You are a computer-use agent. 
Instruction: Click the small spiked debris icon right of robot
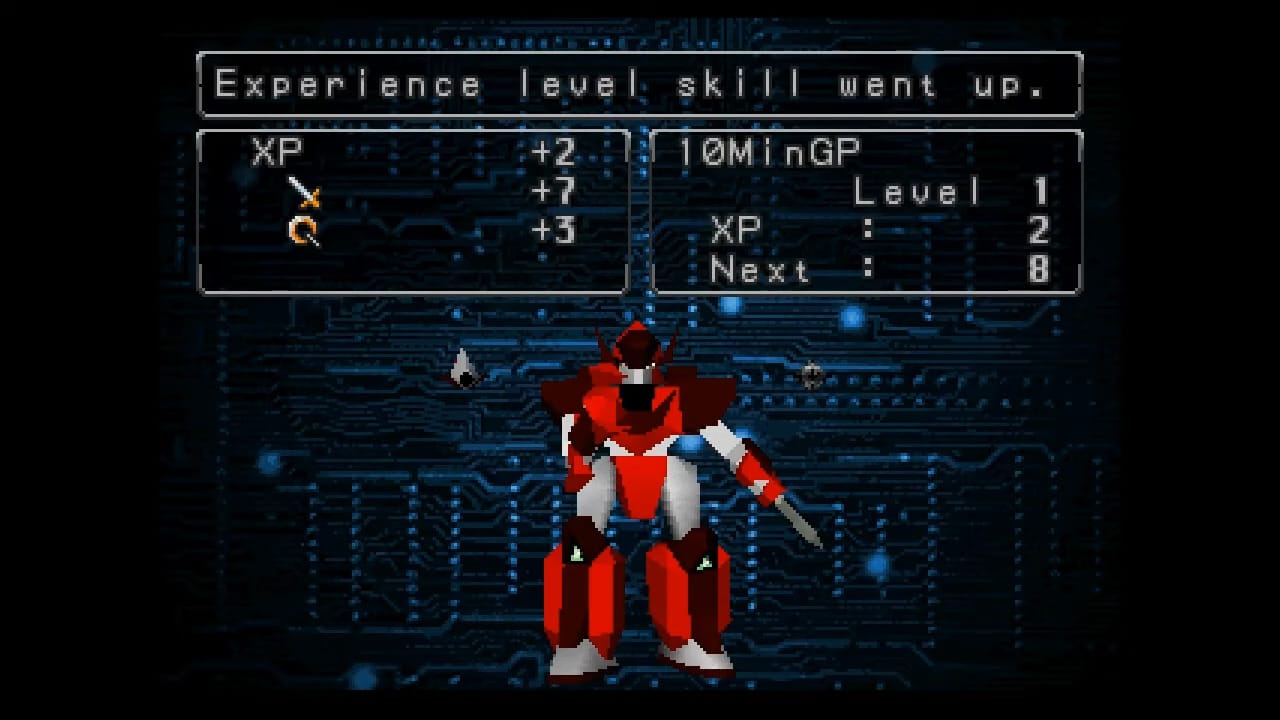[x=812, y=378]
